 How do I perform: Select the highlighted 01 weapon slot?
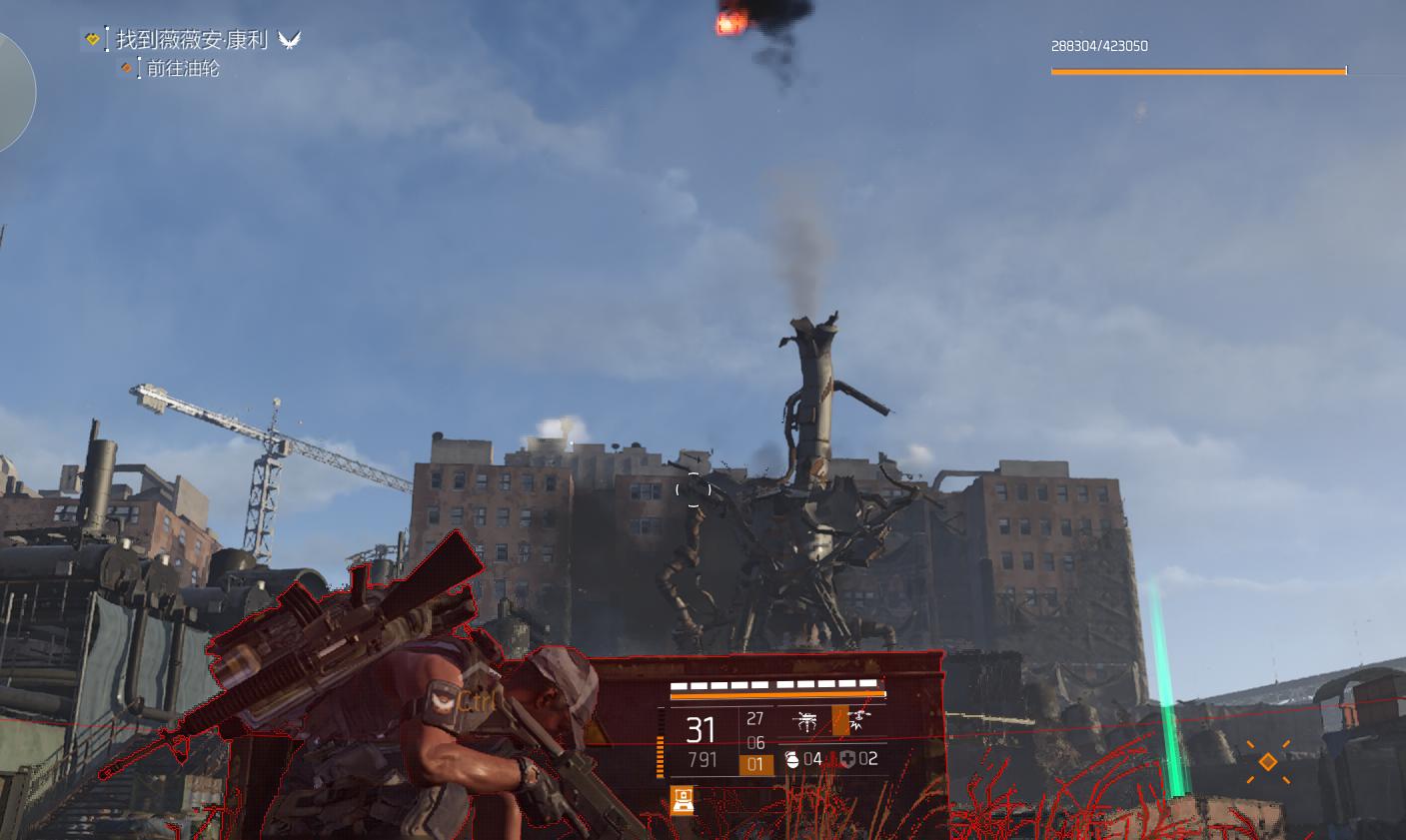(x=755, y=765)
